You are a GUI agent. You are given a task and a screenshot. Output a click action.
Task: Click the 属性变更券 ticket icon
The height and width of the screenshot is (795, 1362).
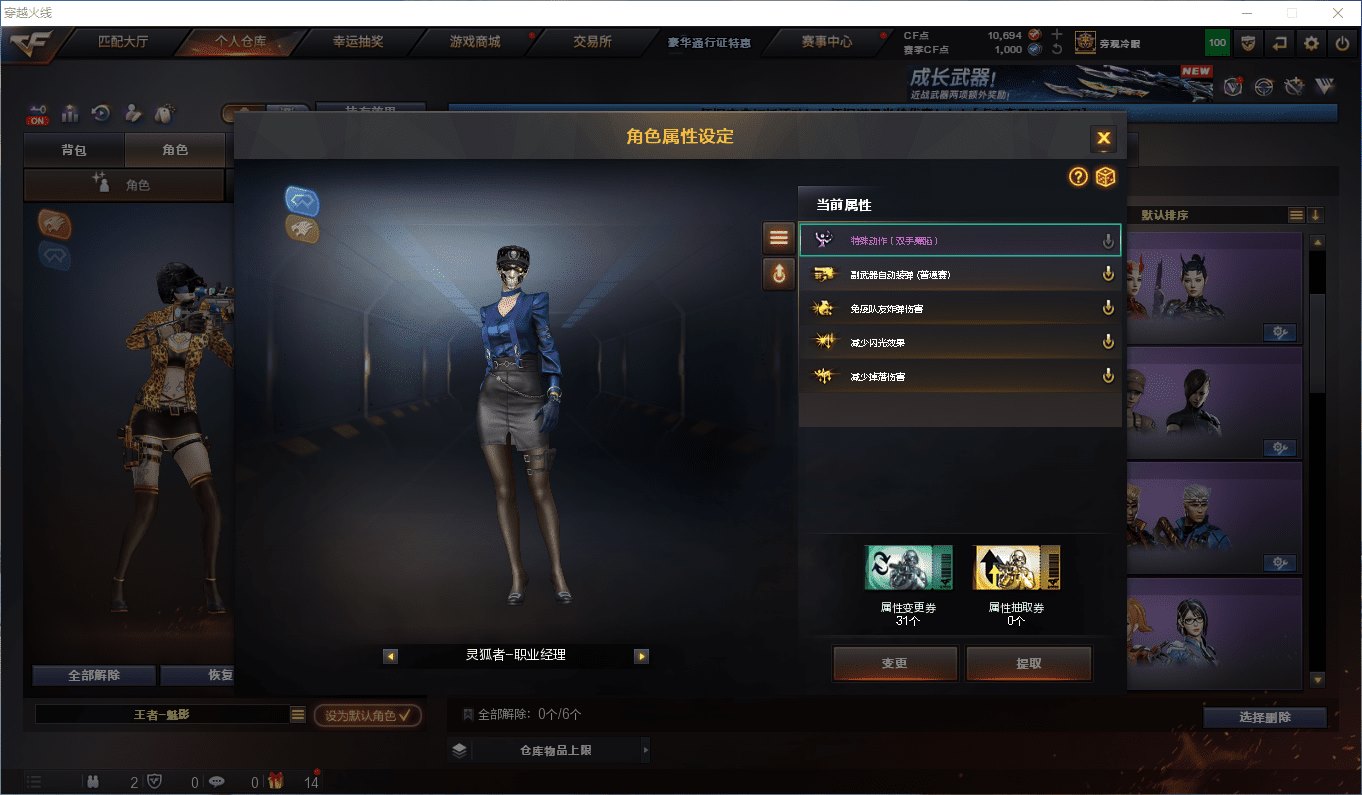pos(908,568)
